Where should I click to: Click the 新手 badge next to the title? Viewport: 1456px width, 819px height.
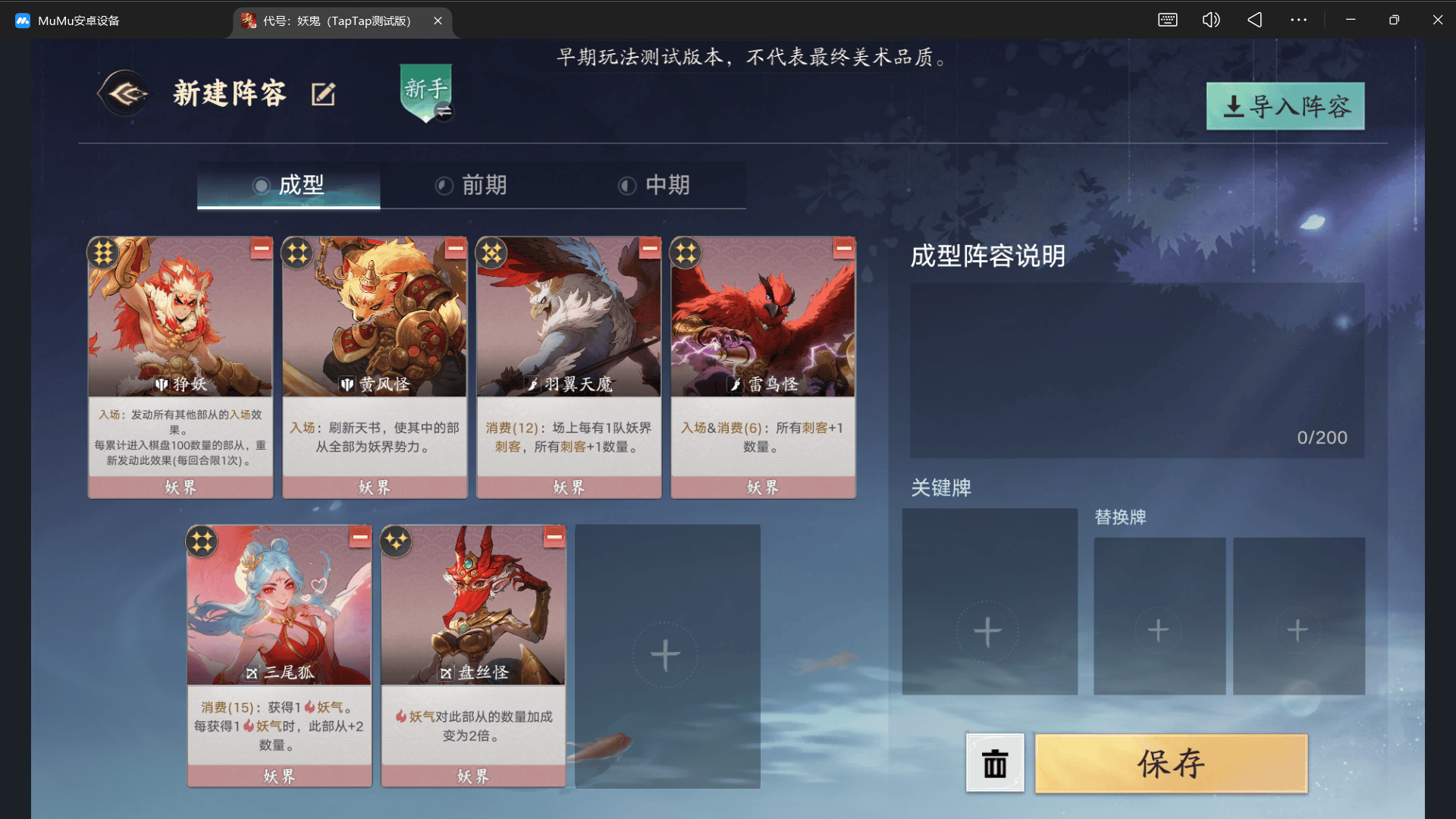click(x=425, y=91)
